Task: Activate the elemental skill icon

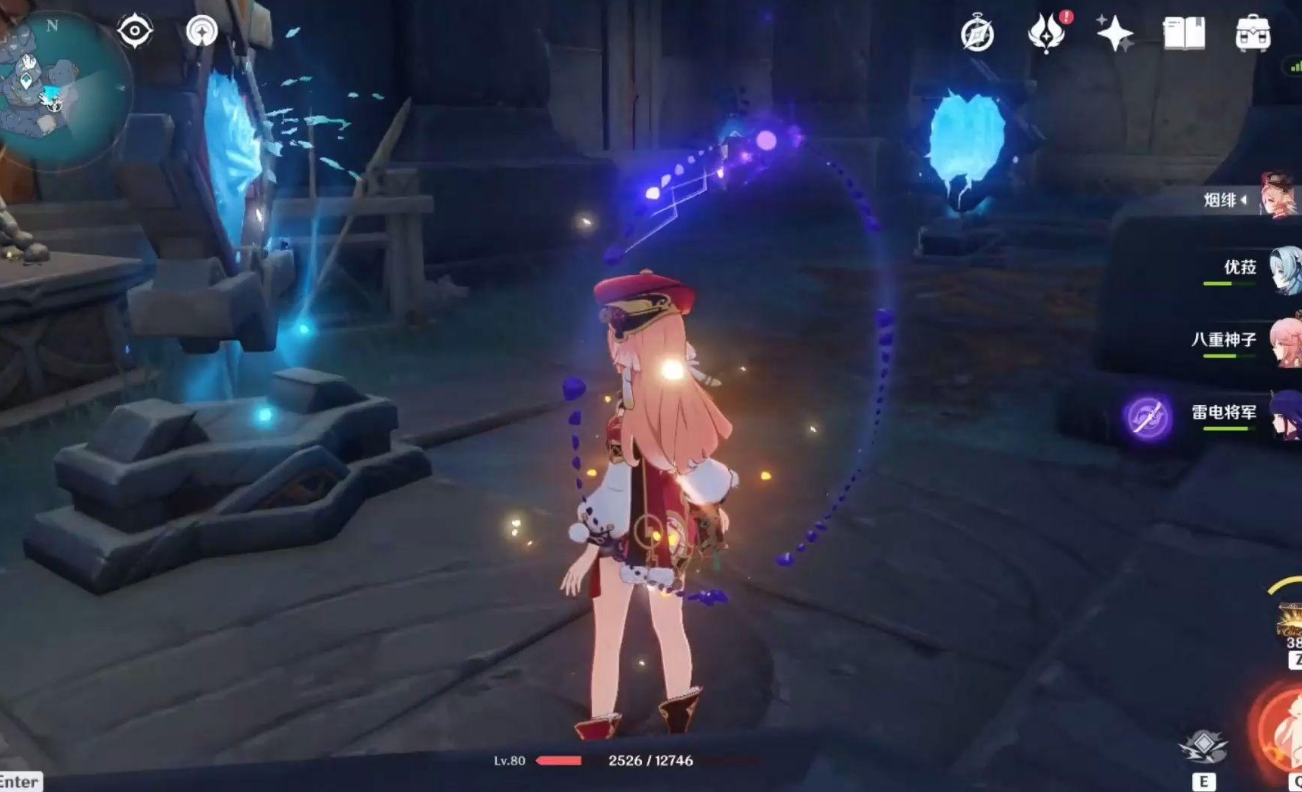Action: 1204,747
